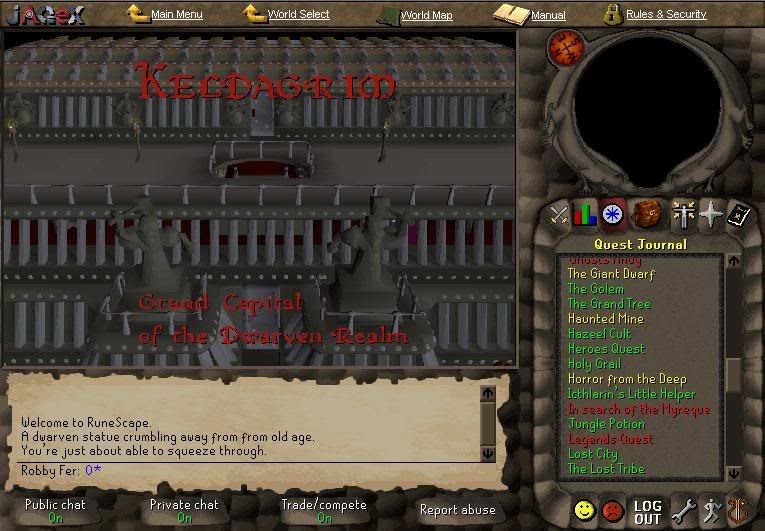Open the Horror from the Deep quest

(x=627, y=379)
